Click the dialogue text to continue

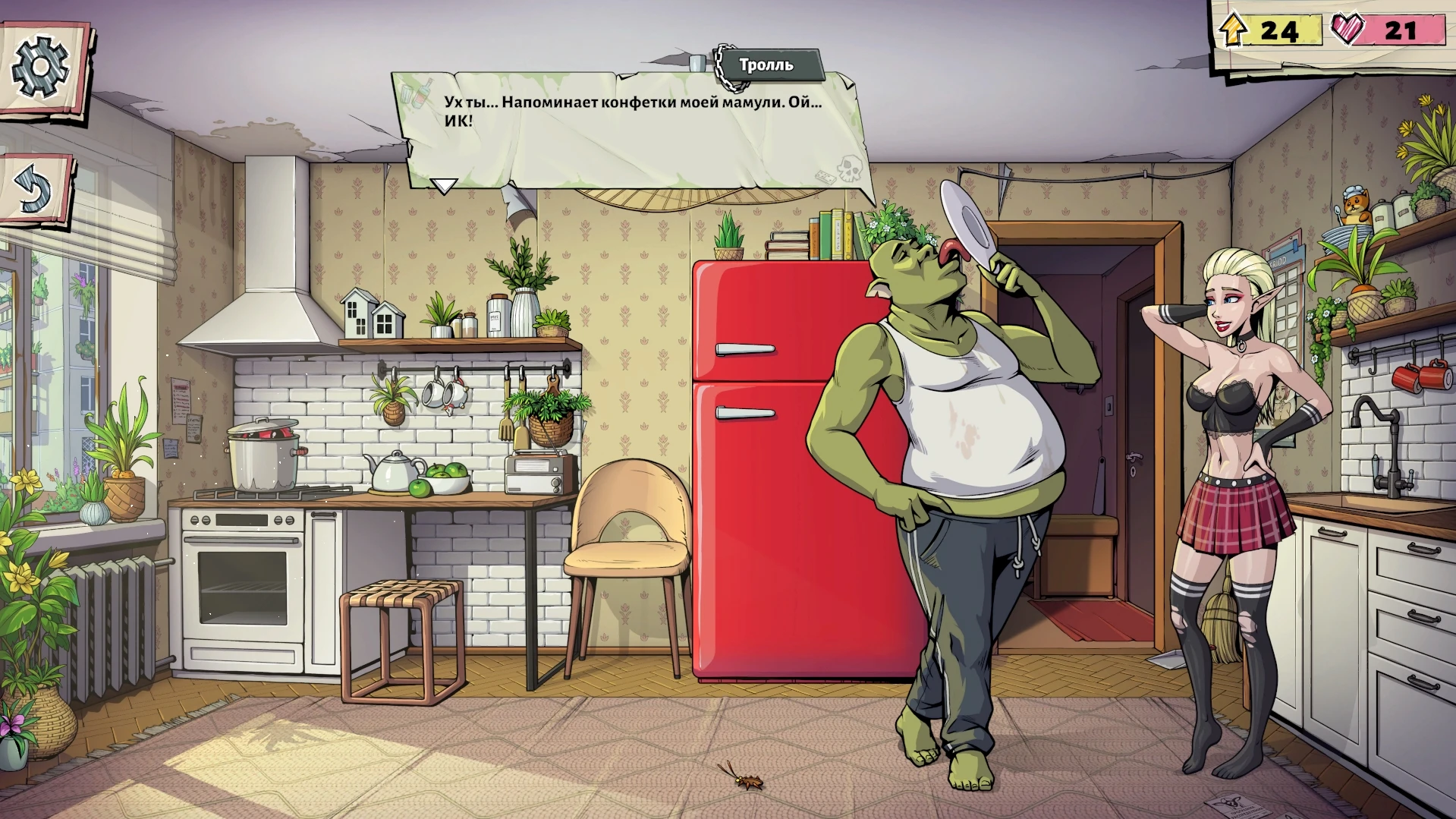click(630, 110)
